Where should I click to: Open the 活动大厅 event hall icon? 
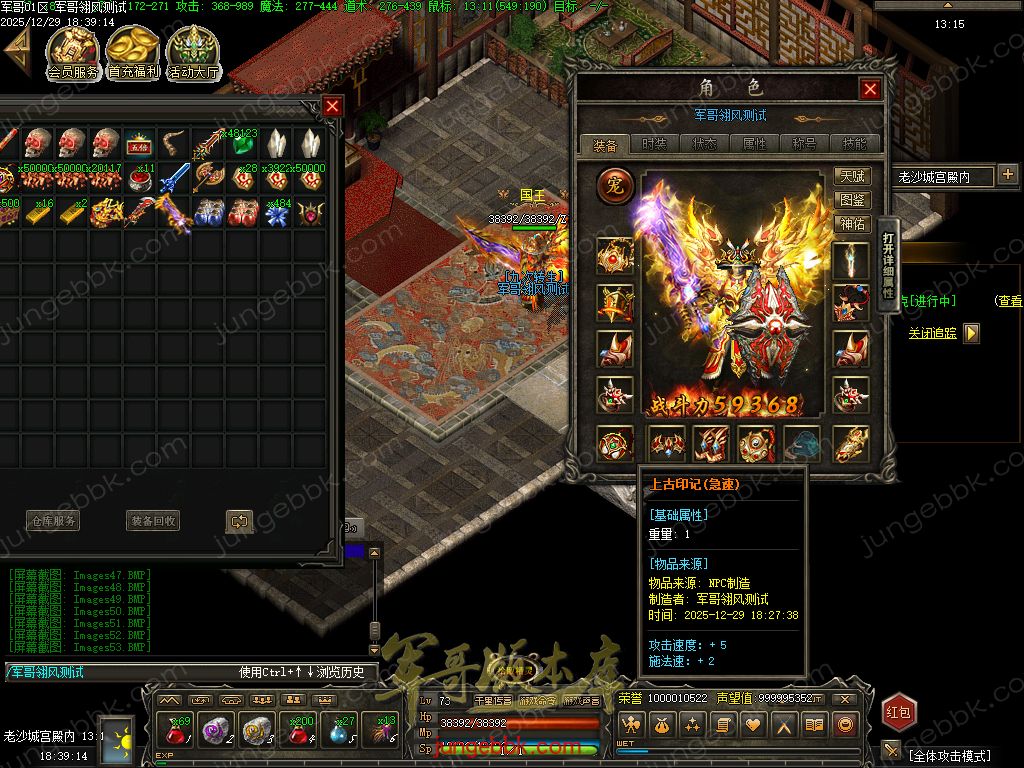[x=193, y=52]
